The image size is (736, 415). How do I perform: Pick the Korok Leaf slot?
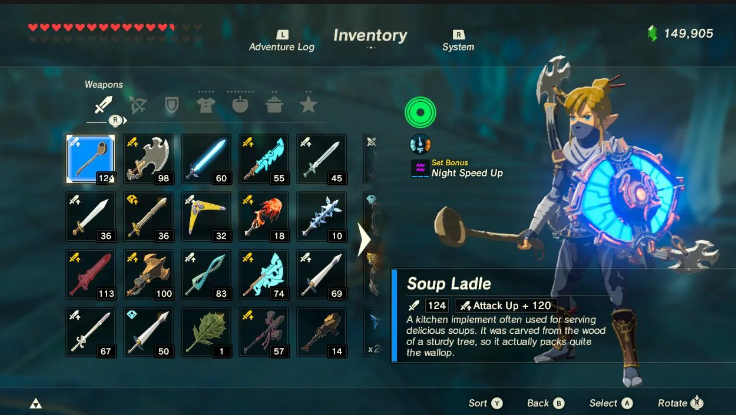pos(206,332)
